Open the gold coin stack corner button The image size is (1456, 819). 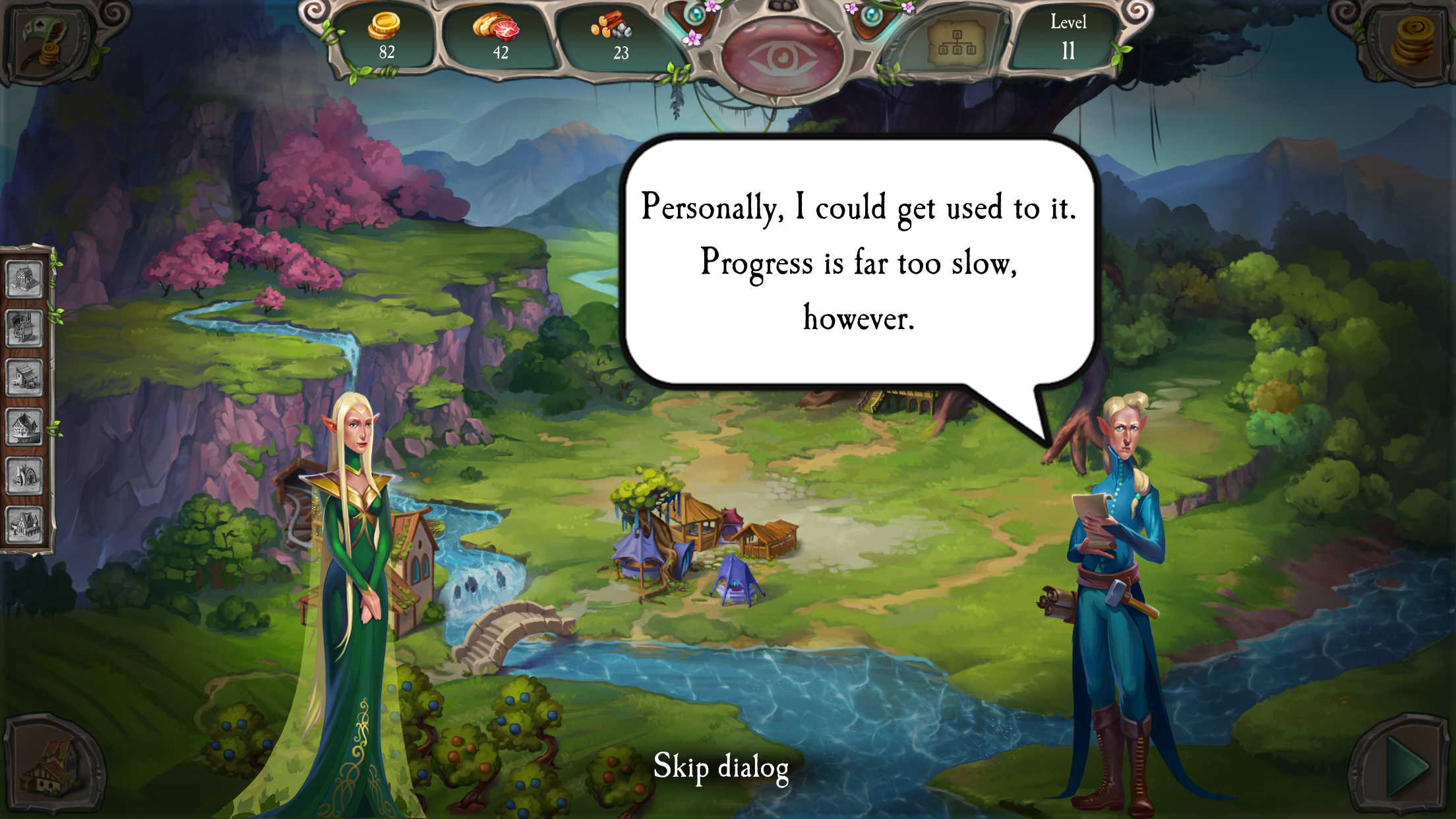point(1411,41)
